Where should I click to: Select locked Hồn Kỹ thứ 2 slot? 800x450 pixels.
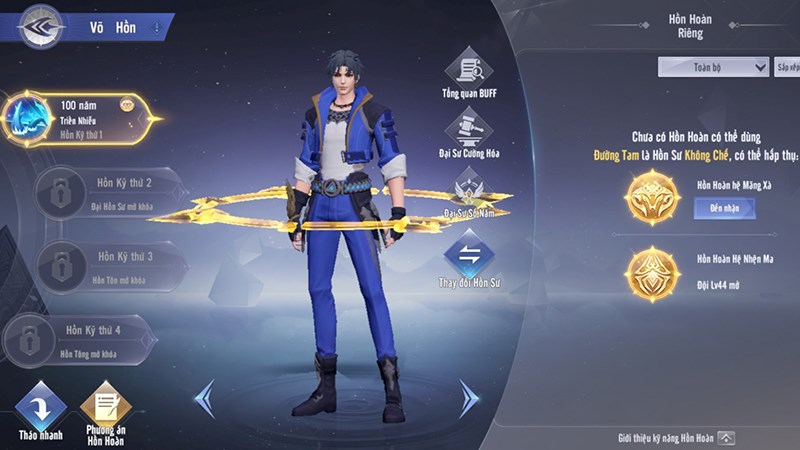(105, 192)
